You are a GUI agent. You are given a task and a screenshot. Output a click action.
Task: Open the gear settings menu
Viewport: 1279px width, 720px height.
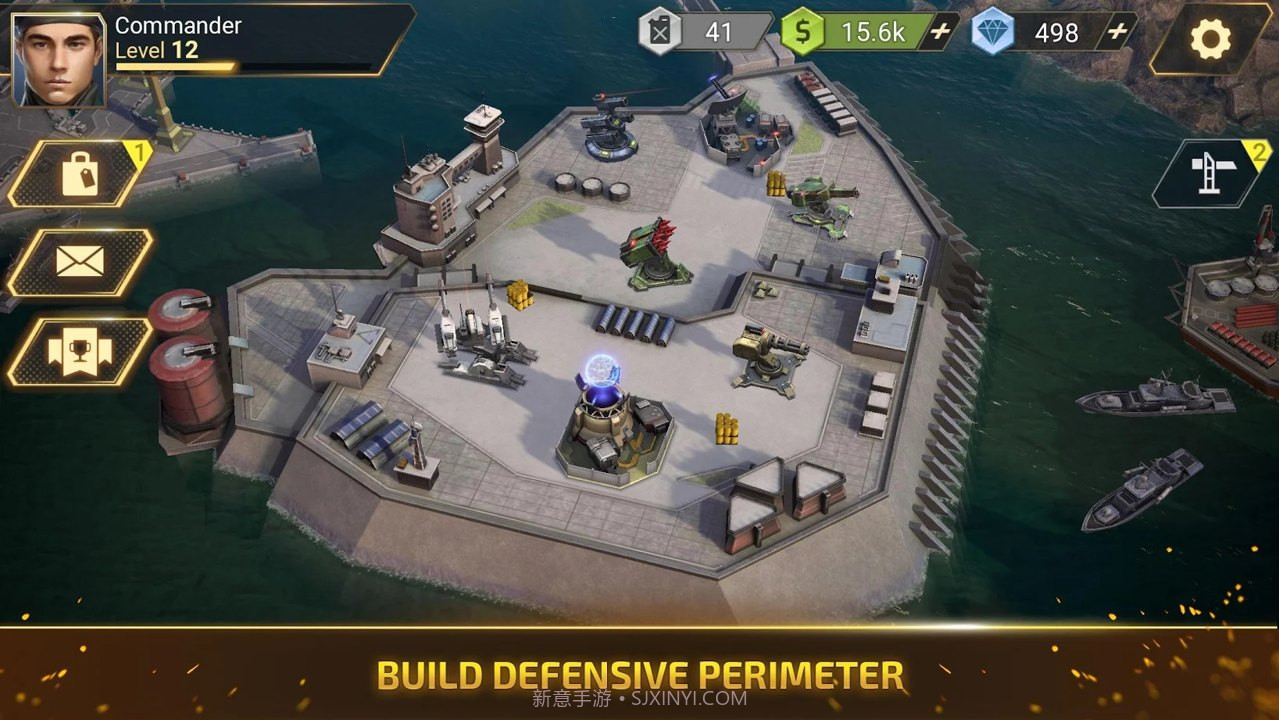click(x=1210, y=39)
